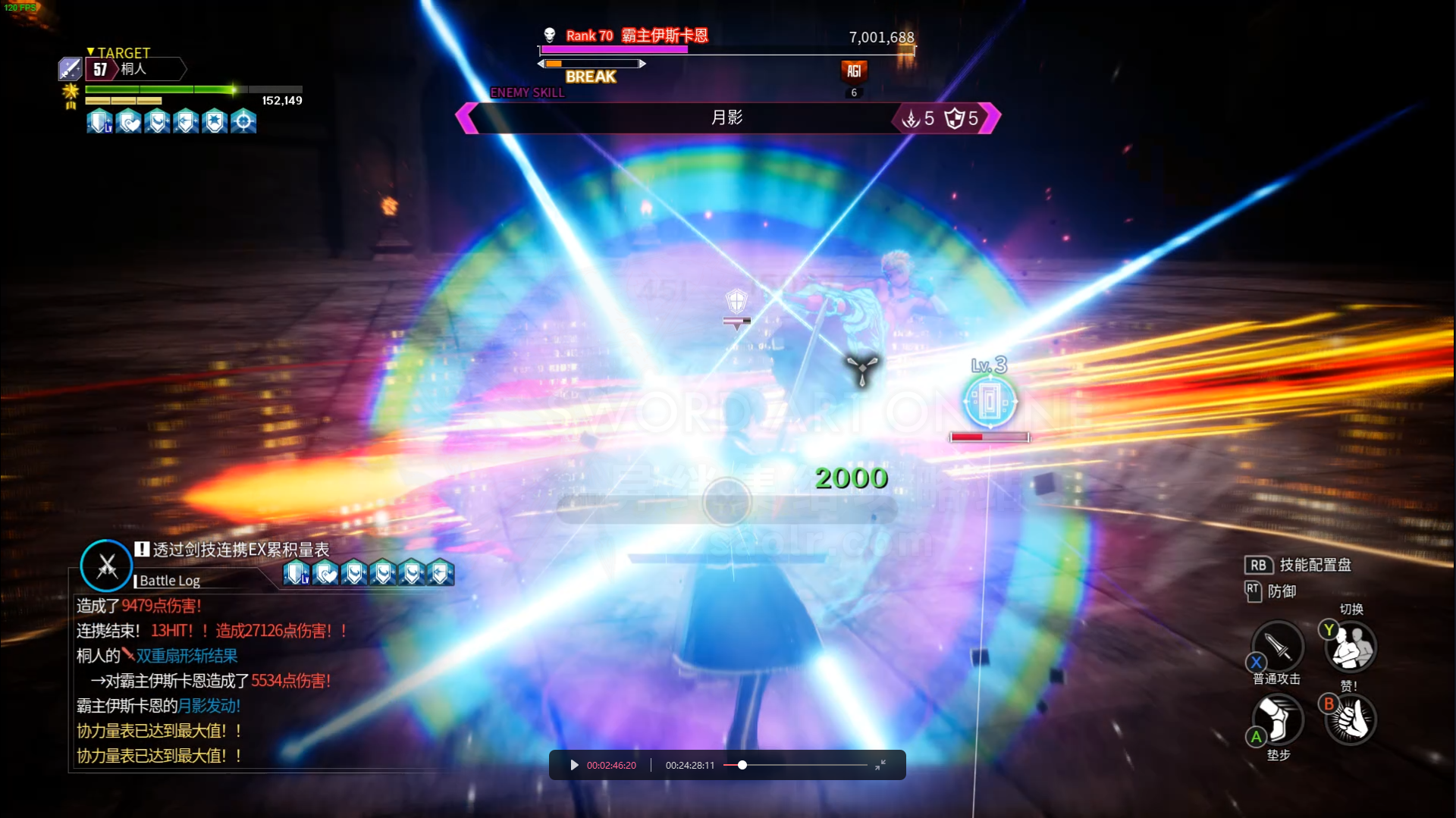Play the video with the play button
Image resolution: width=1456 pixels, height=818 pixels.
pos(574,765)
